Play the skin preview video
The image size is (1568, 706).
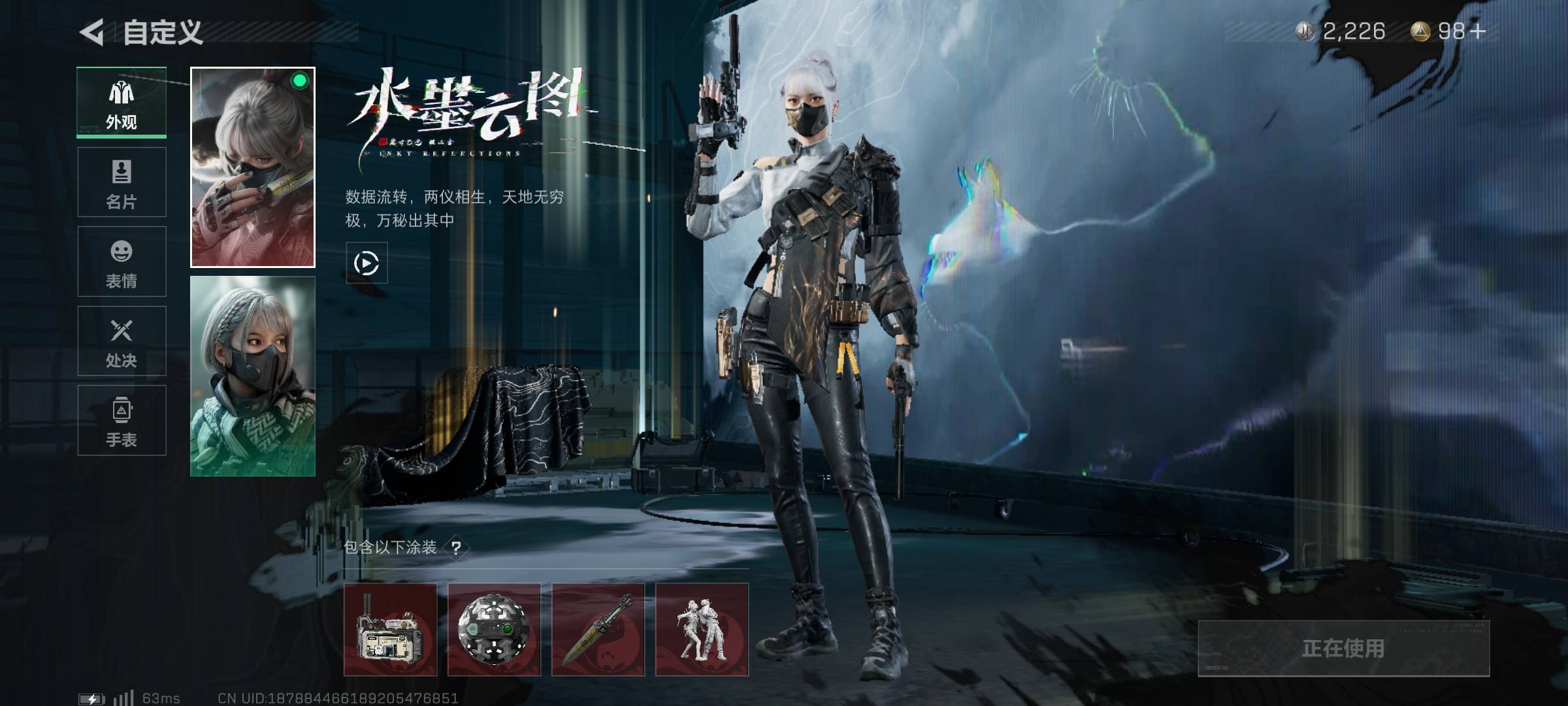pyautogui.click(x=366, y=263)
